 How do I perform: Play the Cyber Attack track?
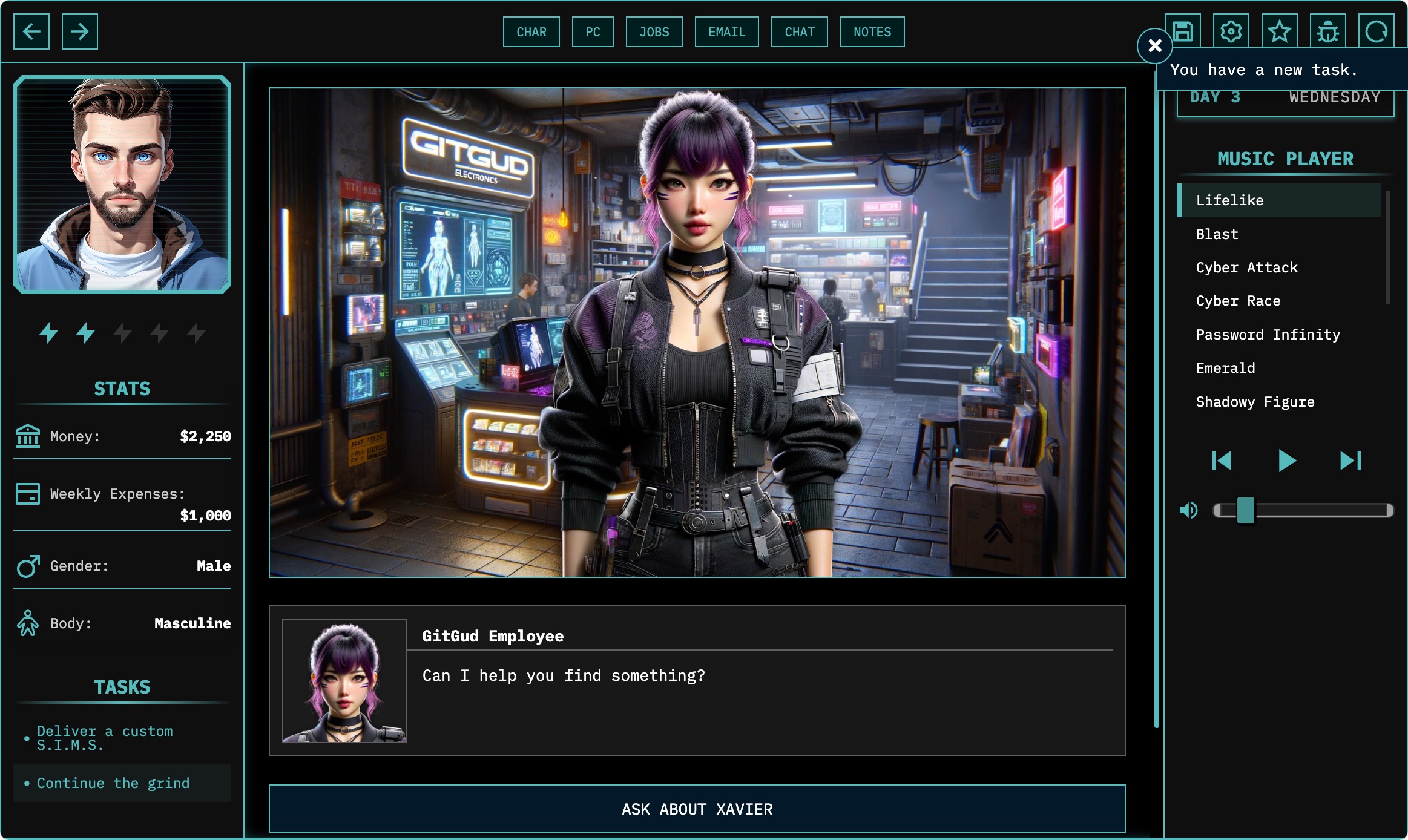pos(1246,267)
